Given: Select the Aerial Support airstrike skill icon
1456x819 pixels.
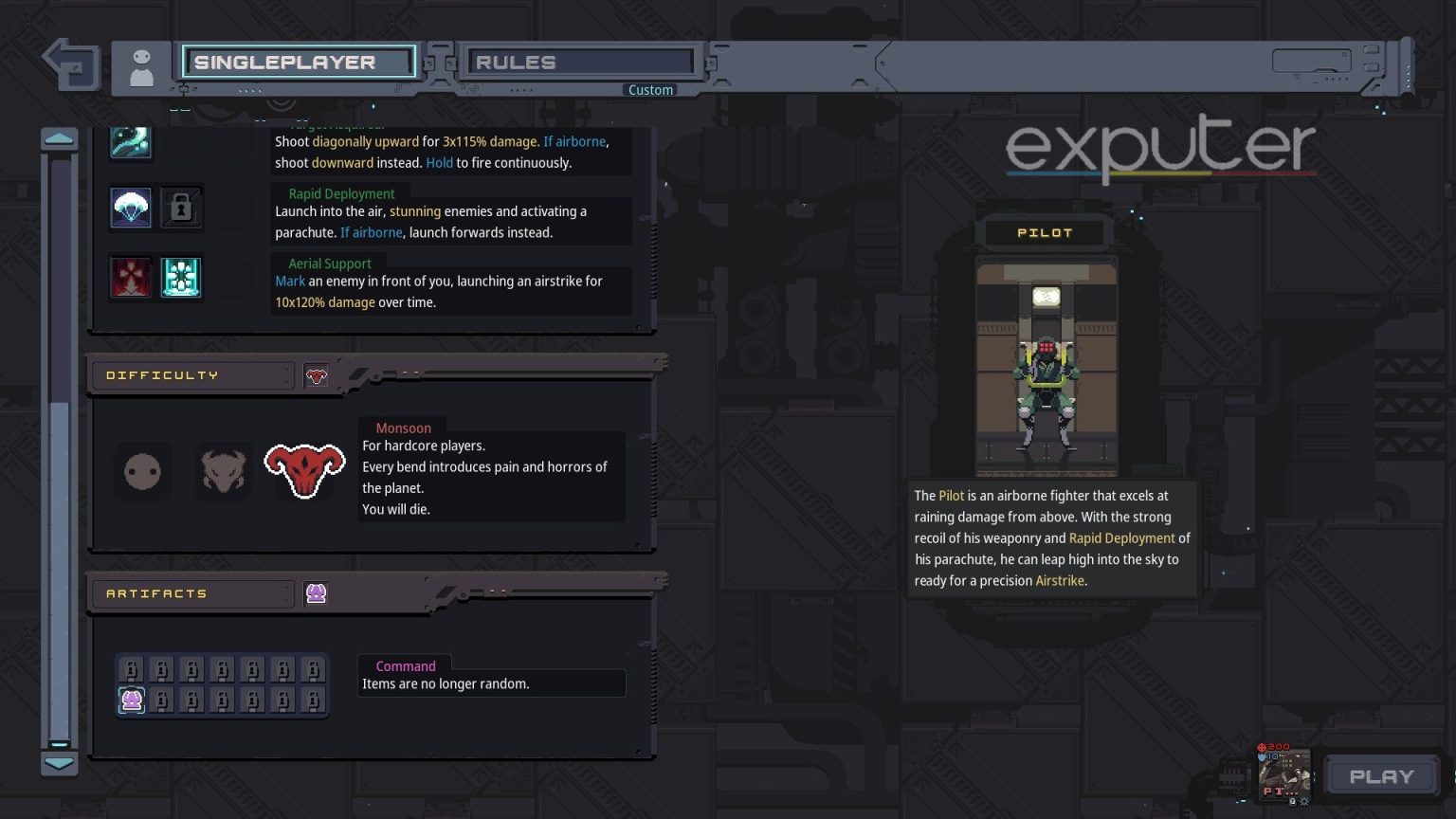Looking at the screenshot, I should pos(130,277).
